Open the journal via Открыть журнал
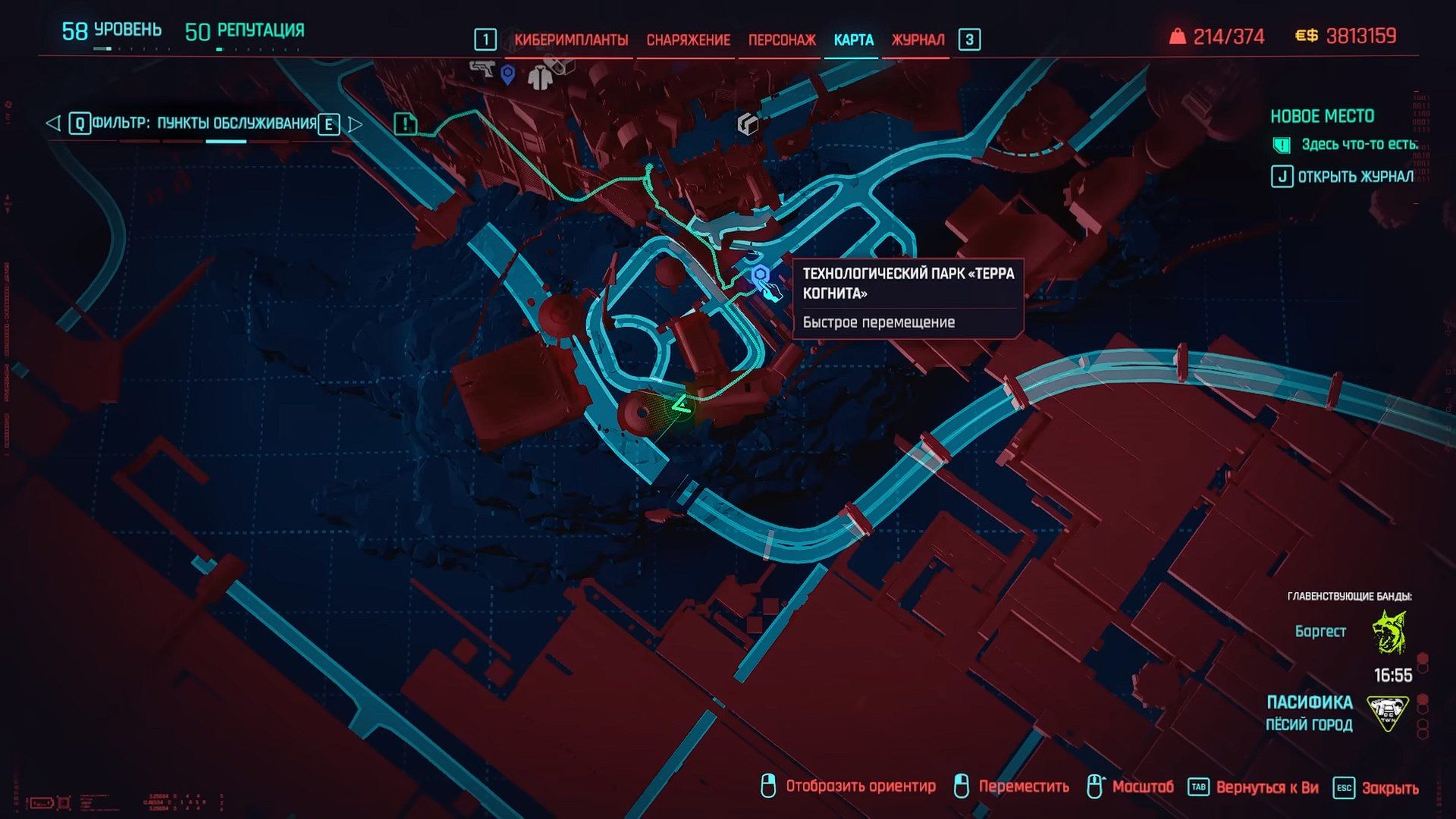 coord(1343,177)
